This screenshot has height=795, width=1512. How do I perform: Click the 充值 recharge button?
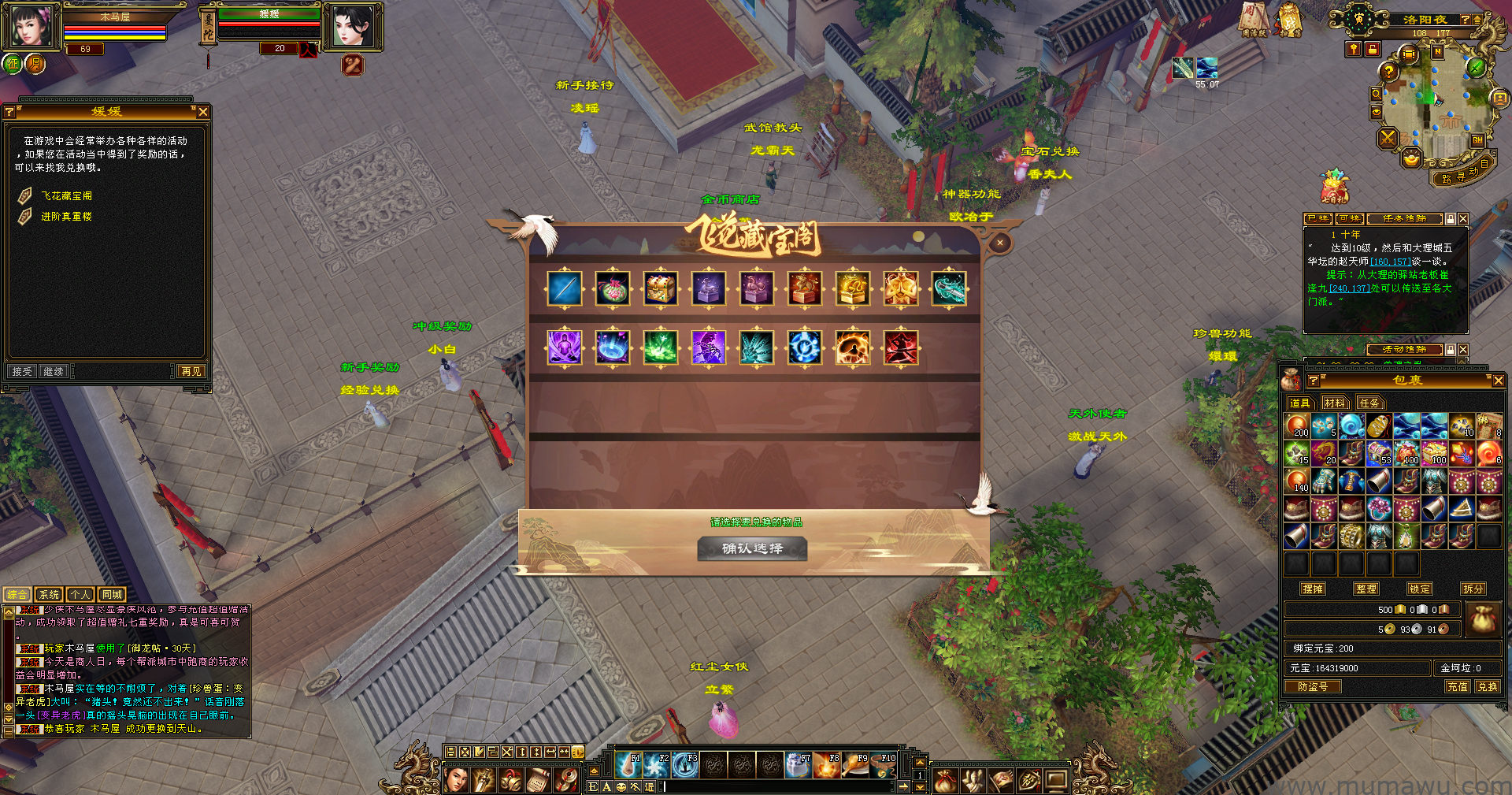click(x=1457, y=686)
